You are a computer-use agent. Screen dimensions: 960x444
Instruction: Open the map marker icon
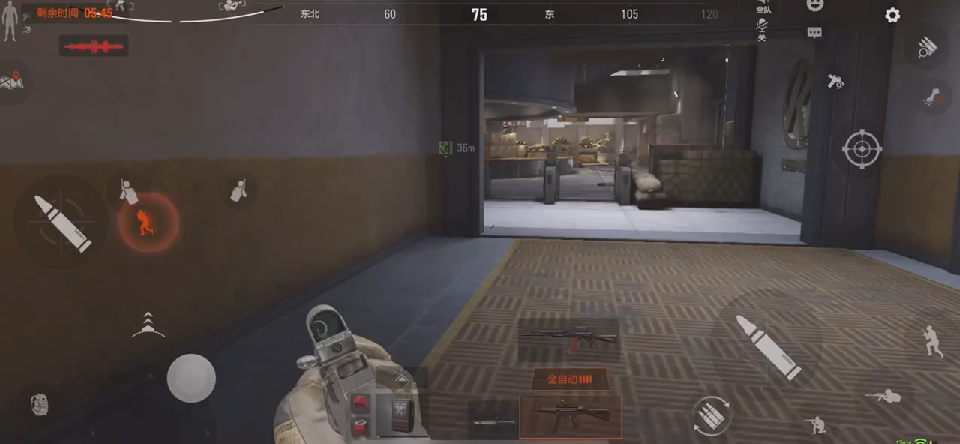[x=13, y=82]
